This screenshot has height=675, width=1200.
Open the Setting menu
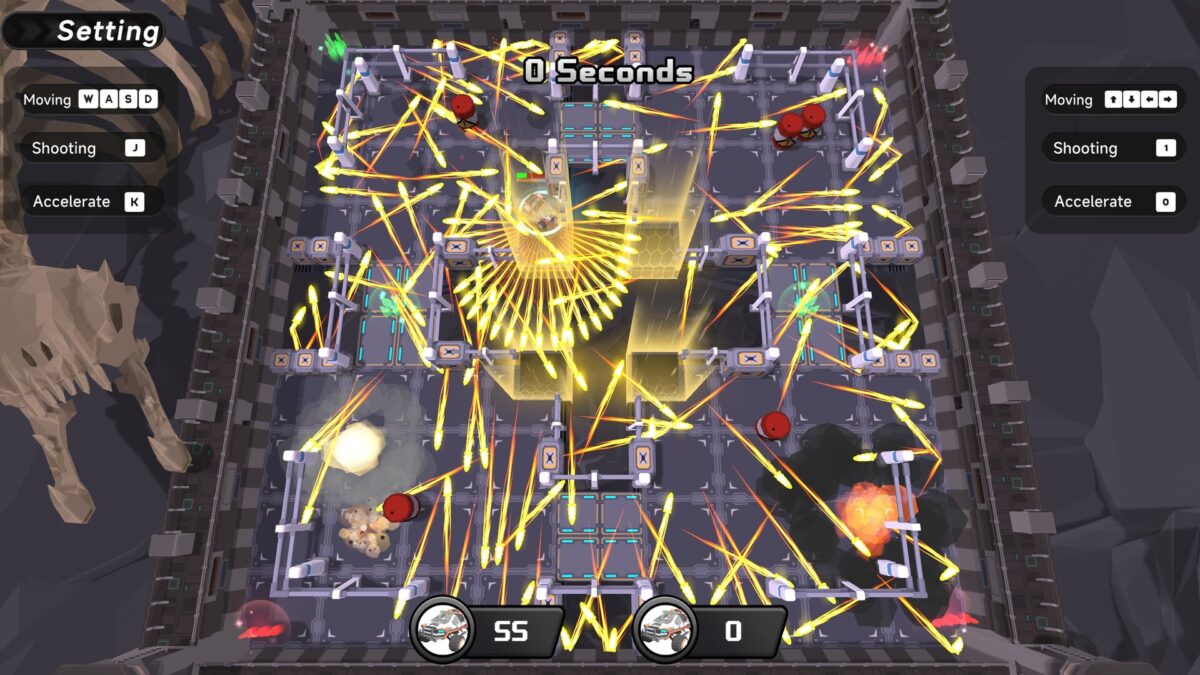point(88,31)
